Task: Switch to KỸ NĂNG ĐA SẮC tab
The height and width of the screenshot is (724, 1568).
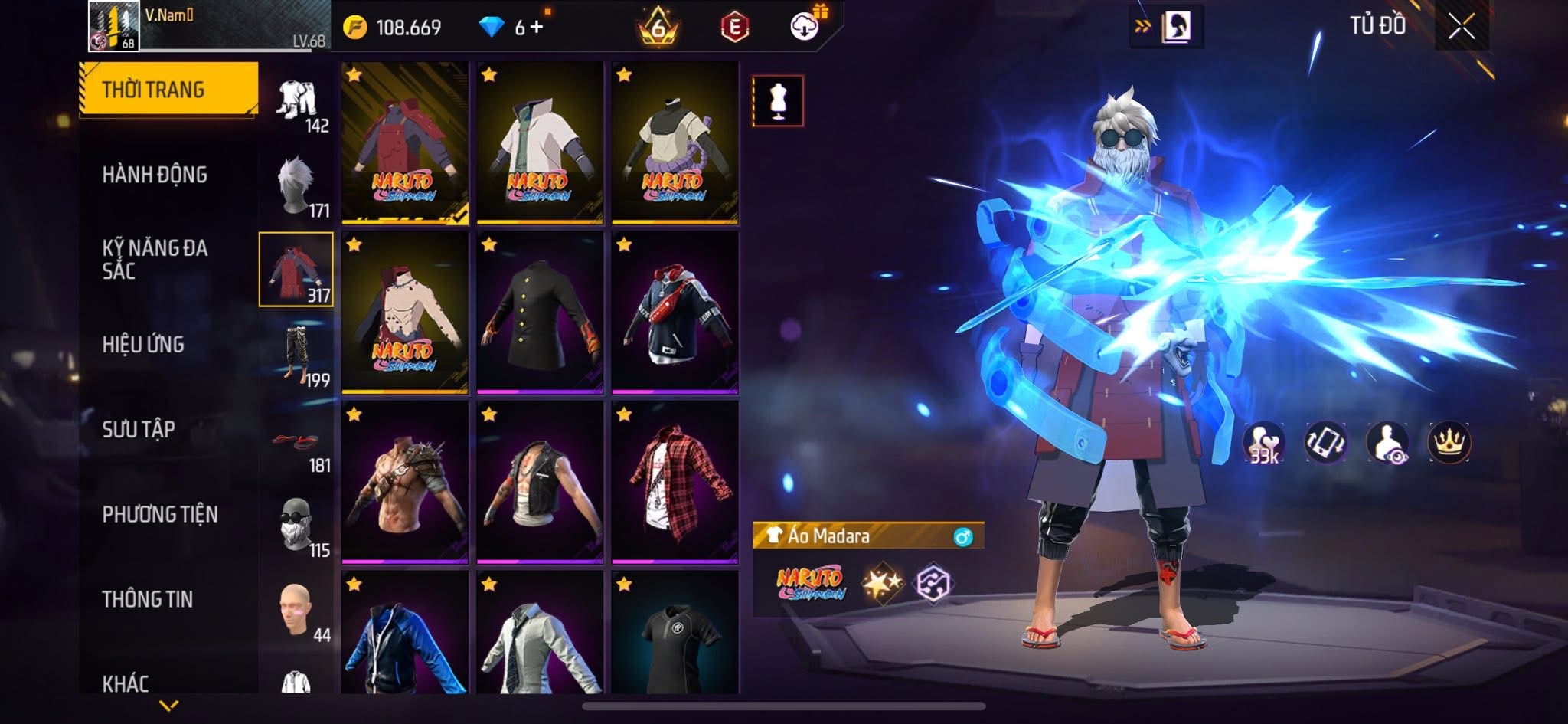Action: tap(155, 259)
